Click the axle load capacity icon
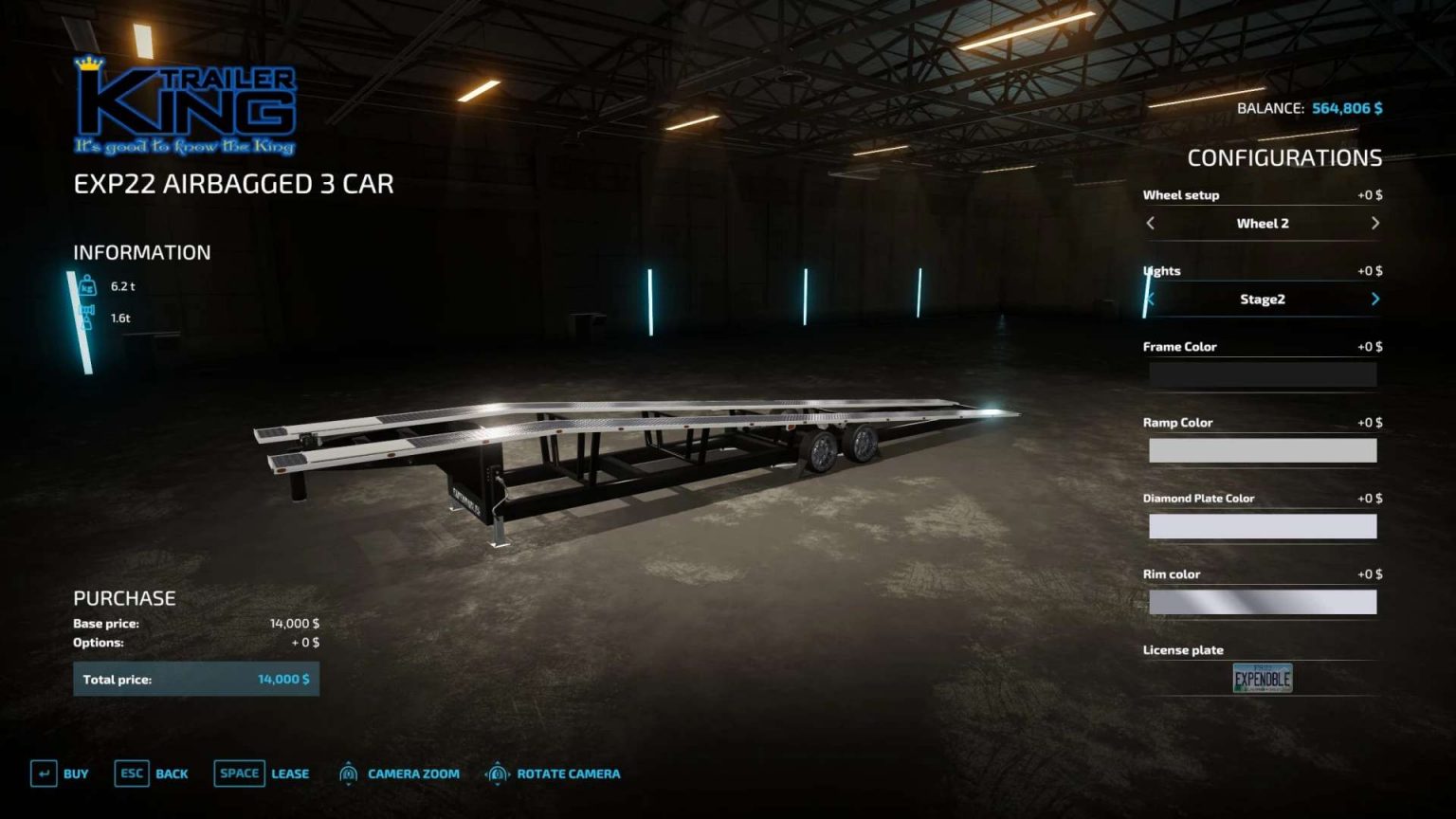1456x819 pixels. pos(86,318)
